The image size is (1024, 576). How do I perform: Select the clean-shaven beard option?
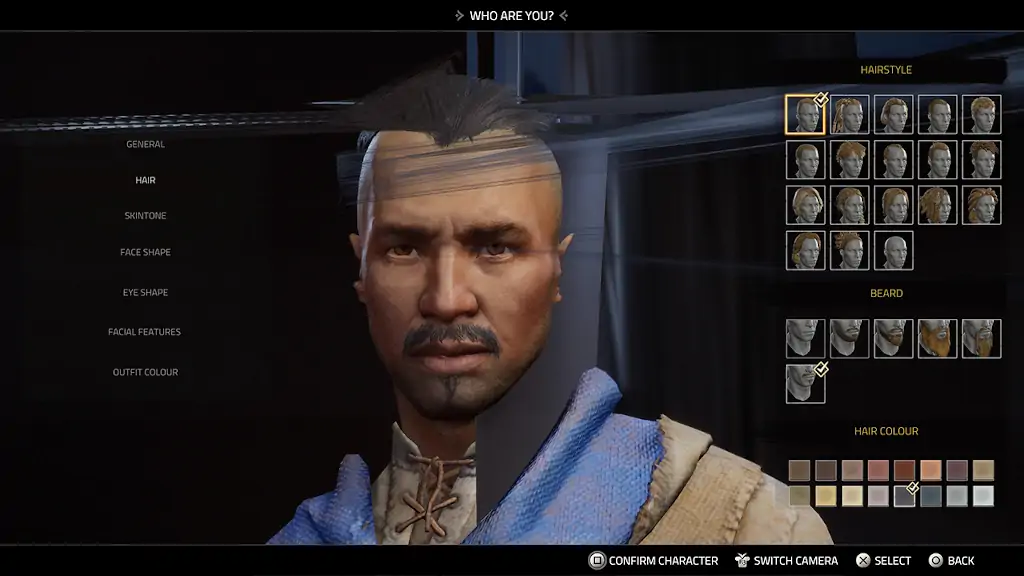tap(805, 338)
